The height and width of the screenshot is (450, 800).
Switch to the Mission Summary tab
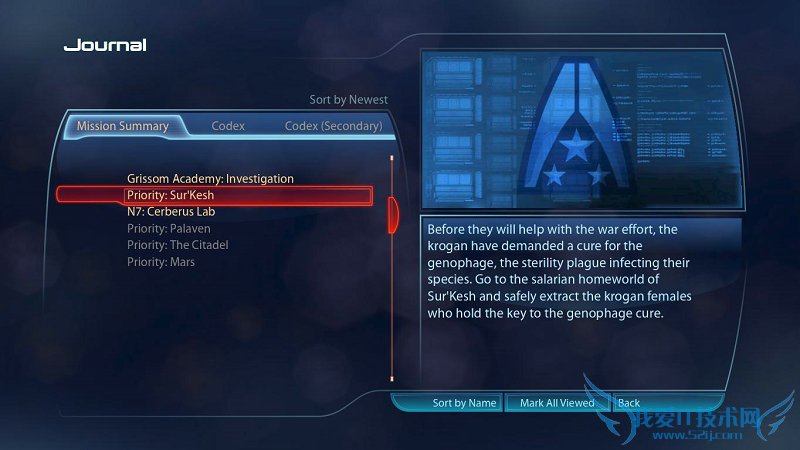(123, 127)
